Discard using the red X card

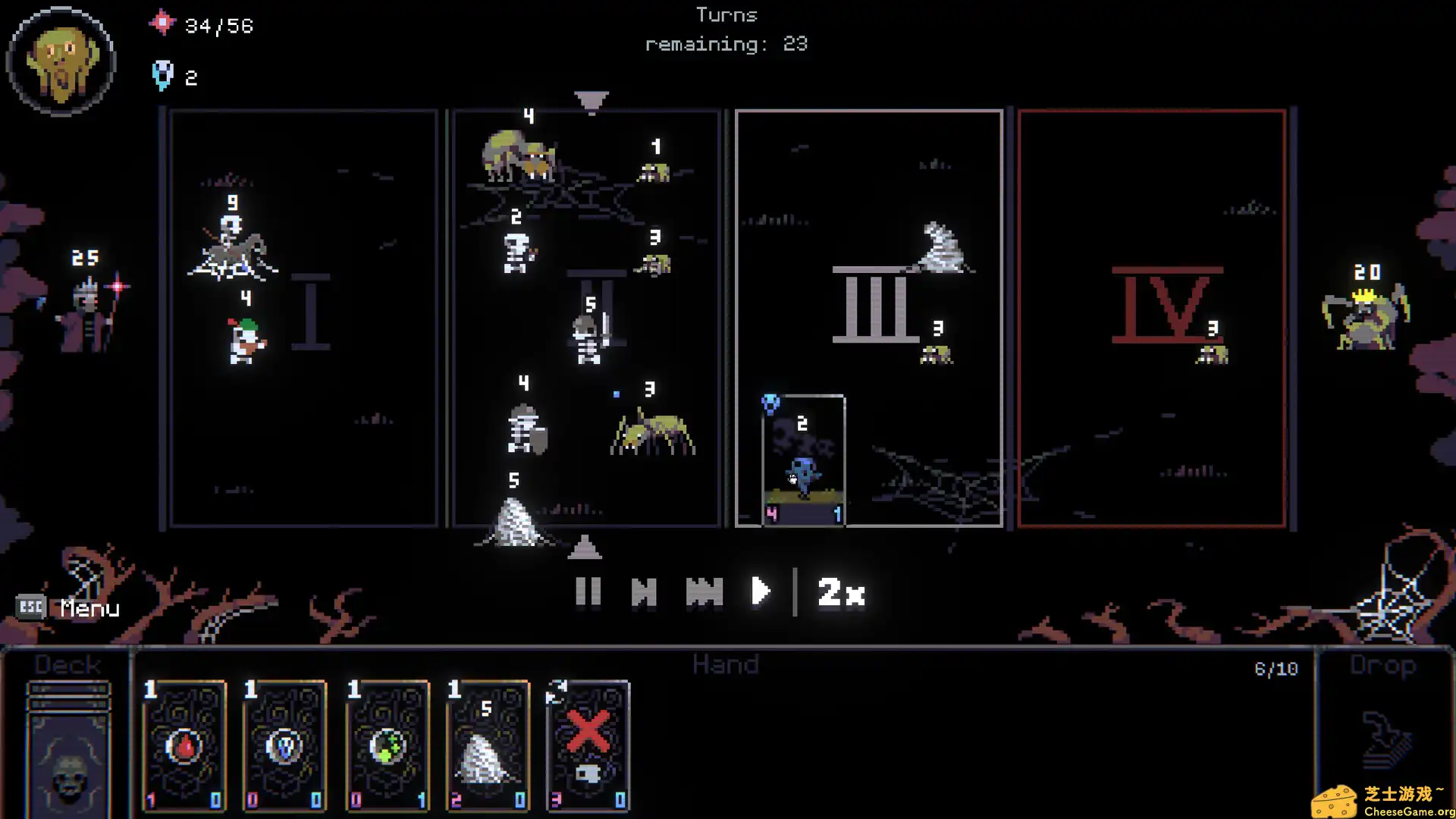tap(589, 747)
